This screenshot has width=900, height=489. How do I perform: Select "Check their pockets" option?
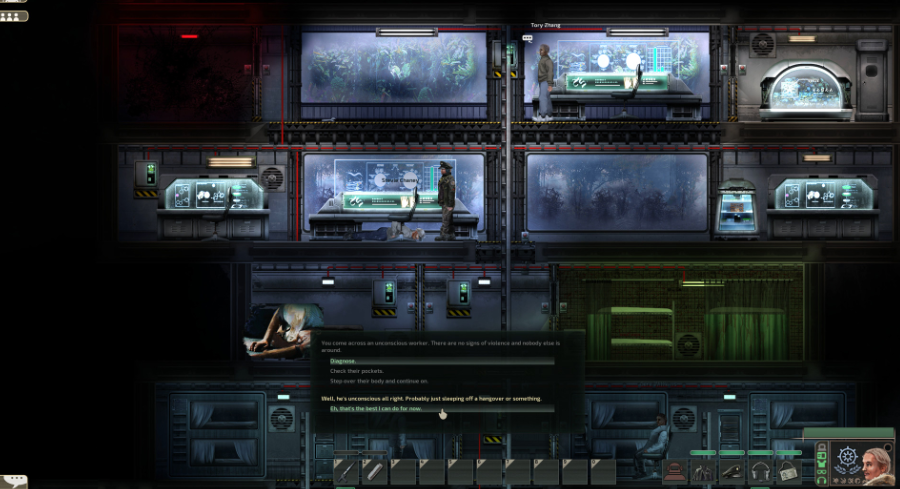(x=356, y=371)
